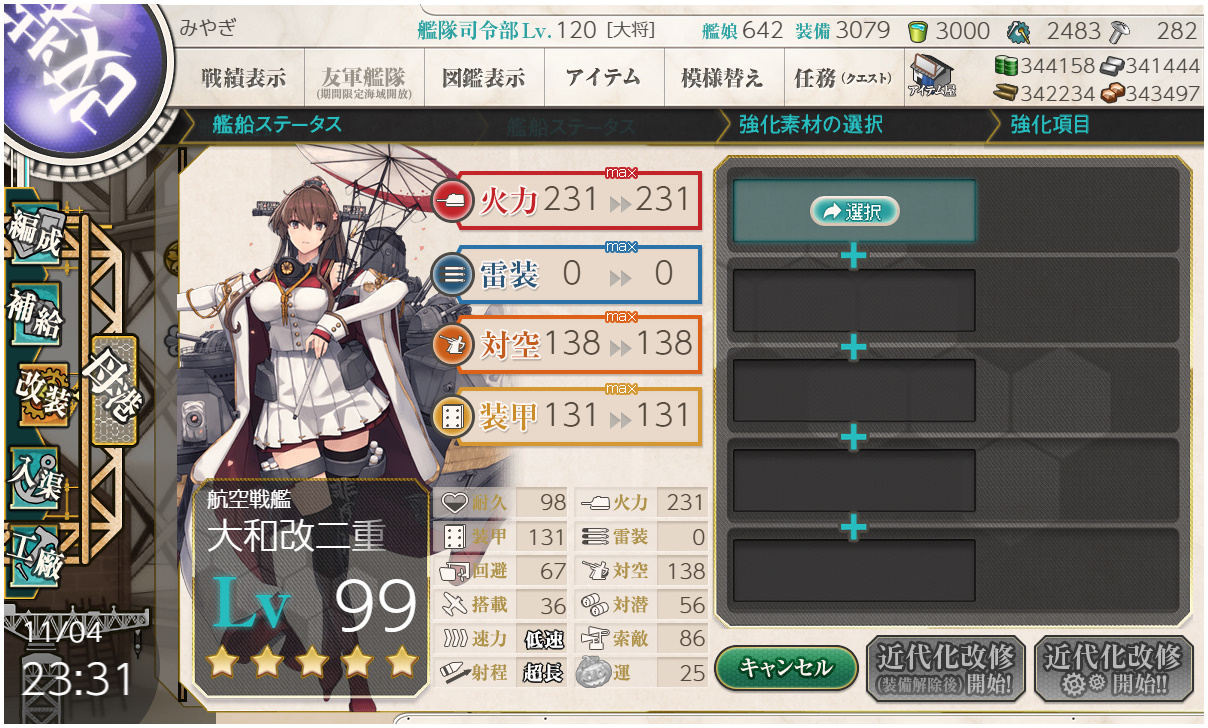The height and width of the screenshot is (728, 1208).
Task: Open the 補給 resupply screen
Action: pos(37,315)
